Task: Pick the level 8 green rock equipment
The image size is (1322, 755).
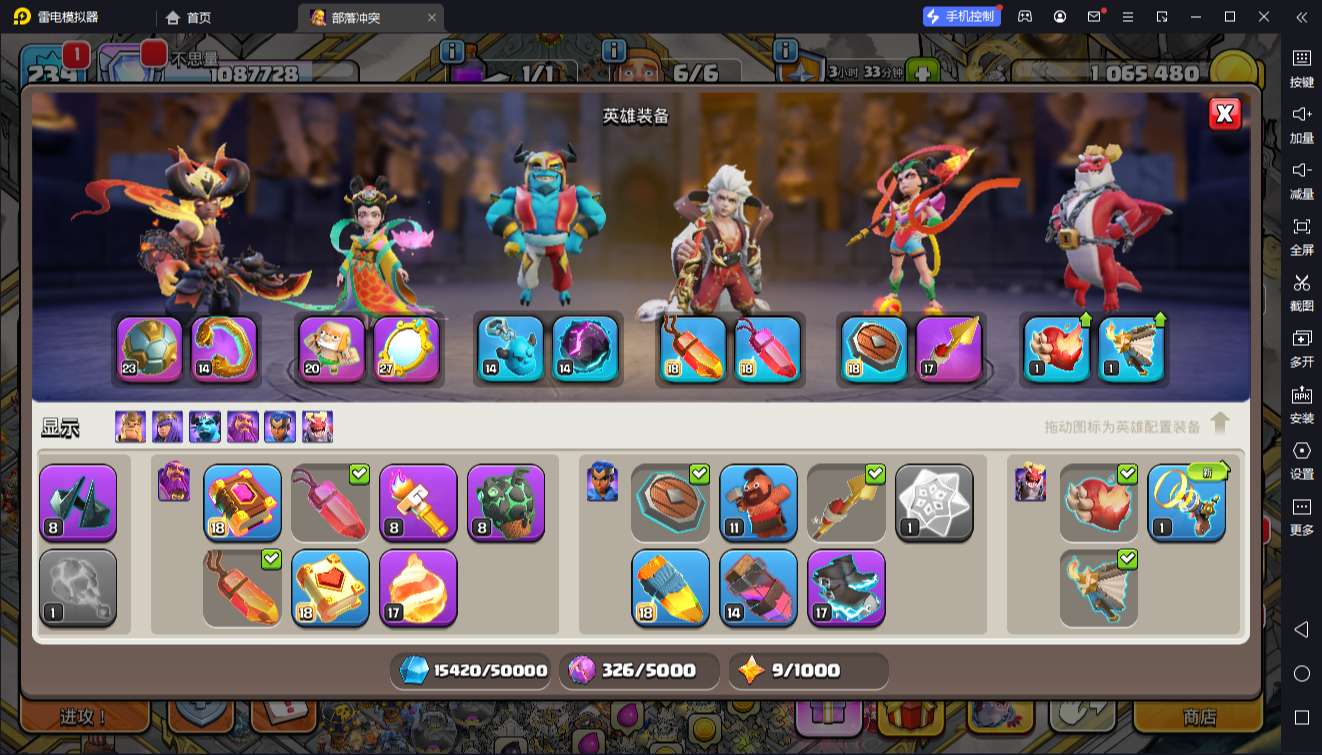Action: coord(506,502)
